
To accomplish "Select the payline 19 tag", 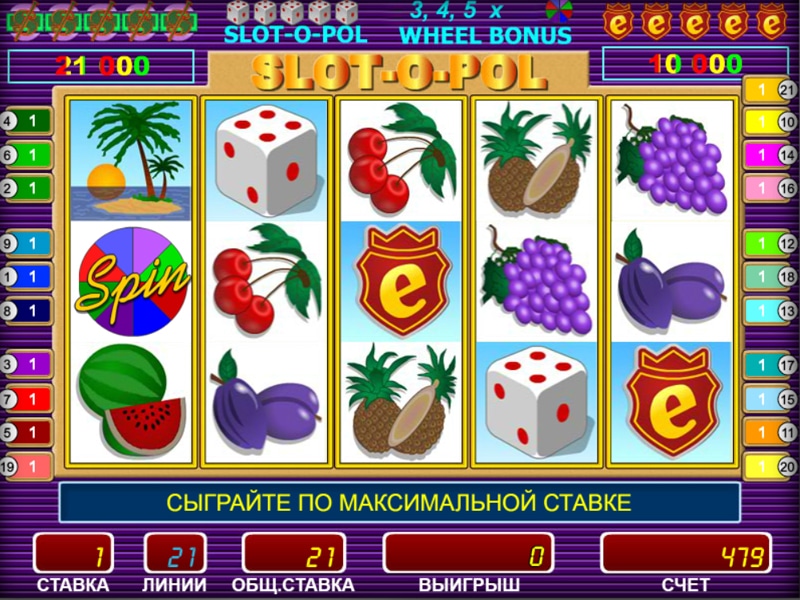I will tap(26, 465).
